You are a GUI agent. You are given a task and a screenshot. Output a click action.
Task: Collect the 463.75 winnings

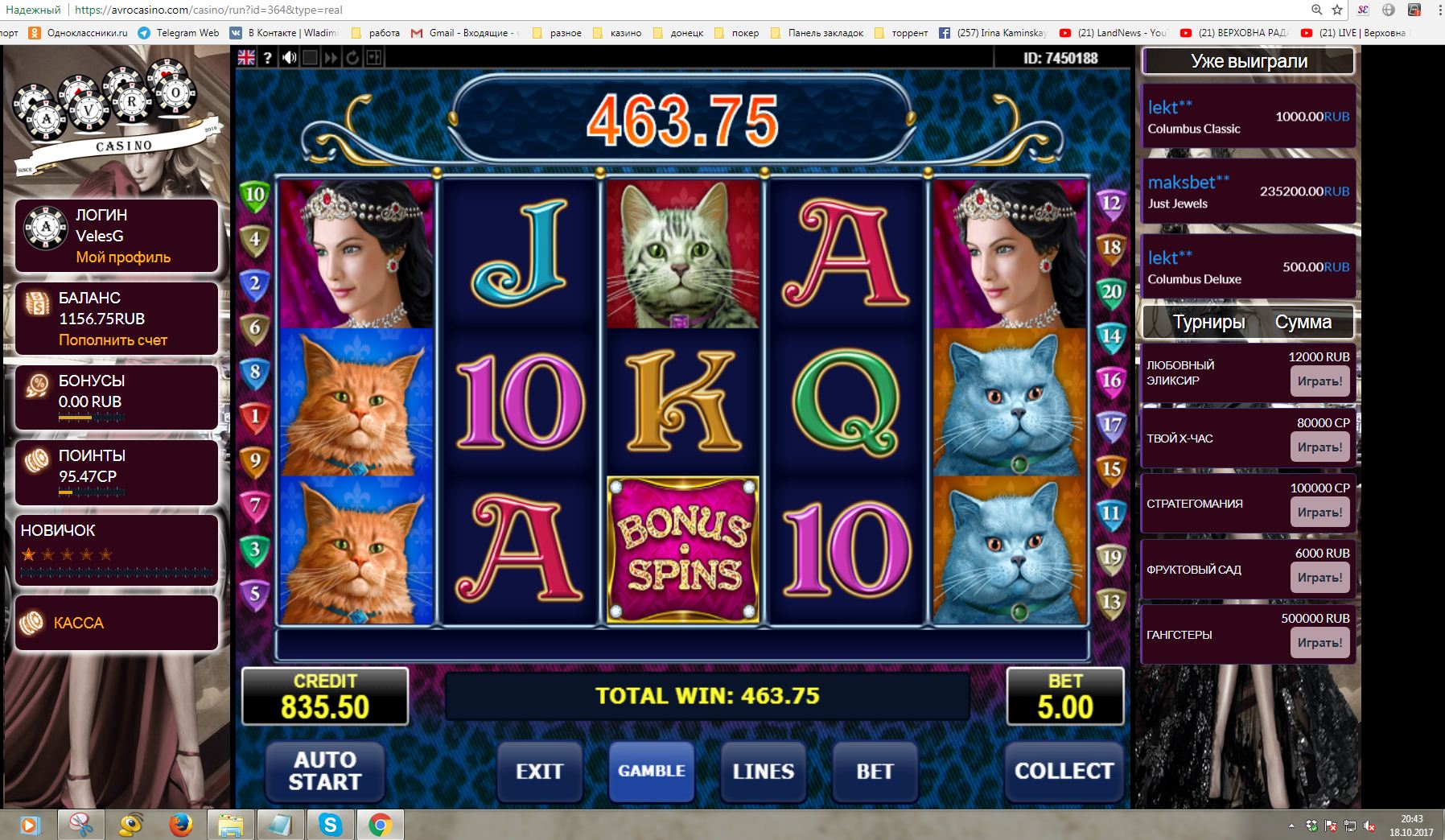pyautogui.click(x=1064, y=771)
